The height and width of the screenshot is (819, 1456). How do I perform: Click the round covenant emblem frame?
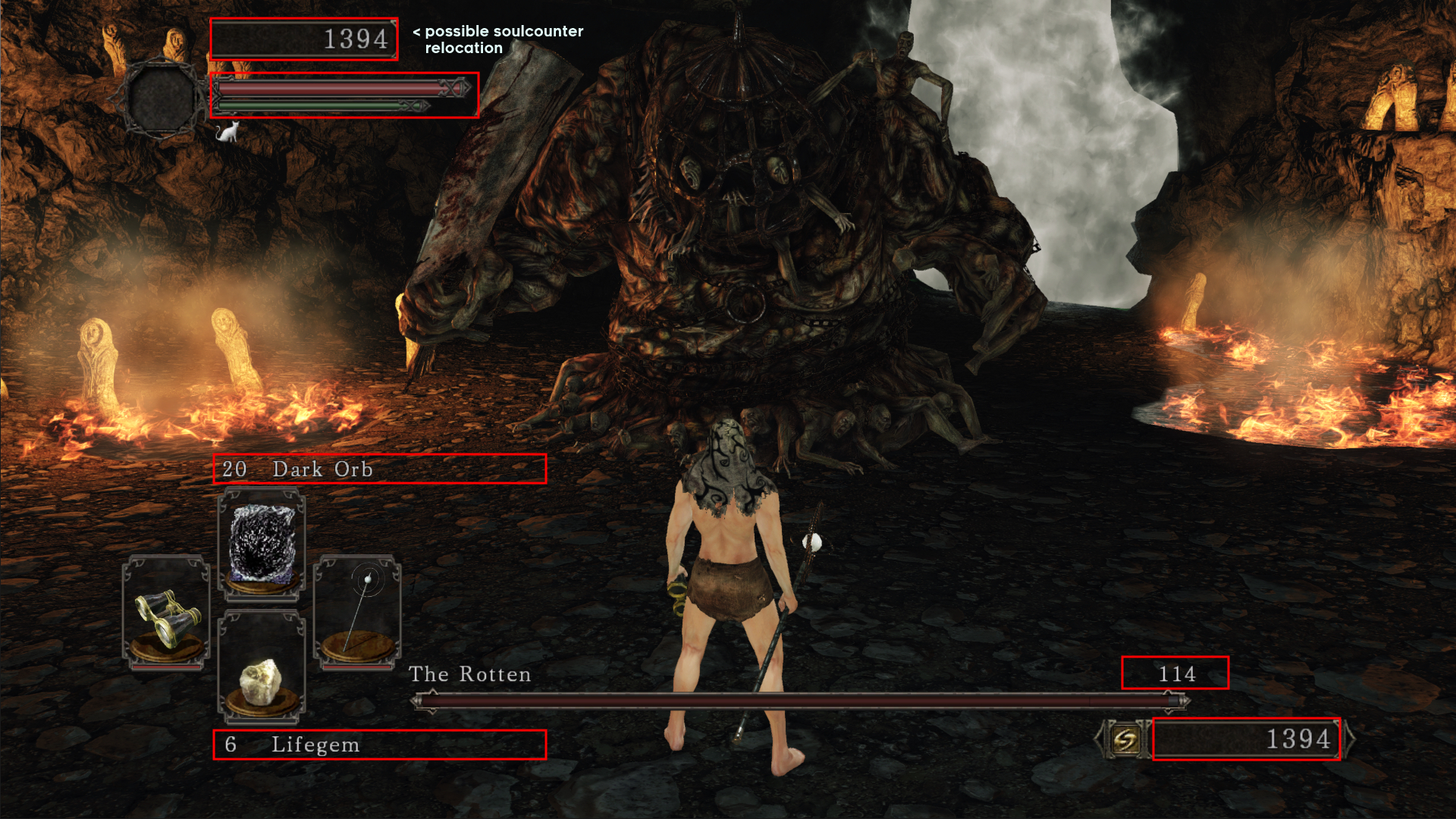coord(161,99)
